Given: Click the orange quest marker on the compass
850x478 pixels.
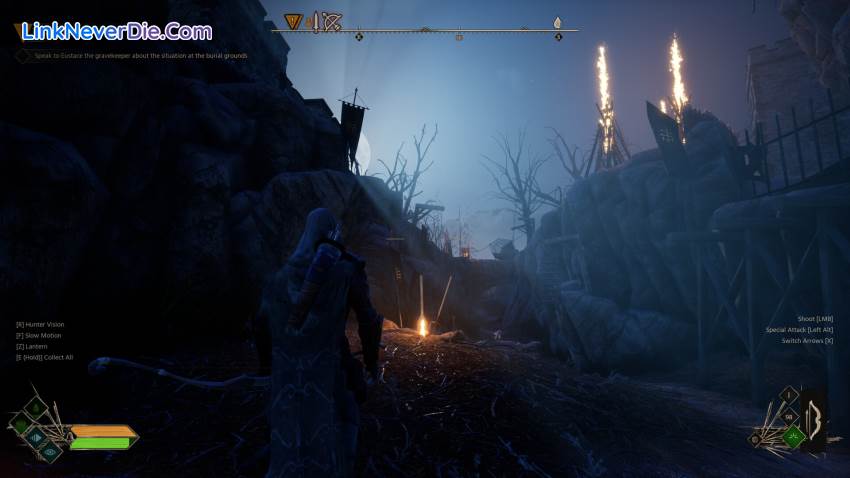Looking at the screenshot, I should pos(293,21).
